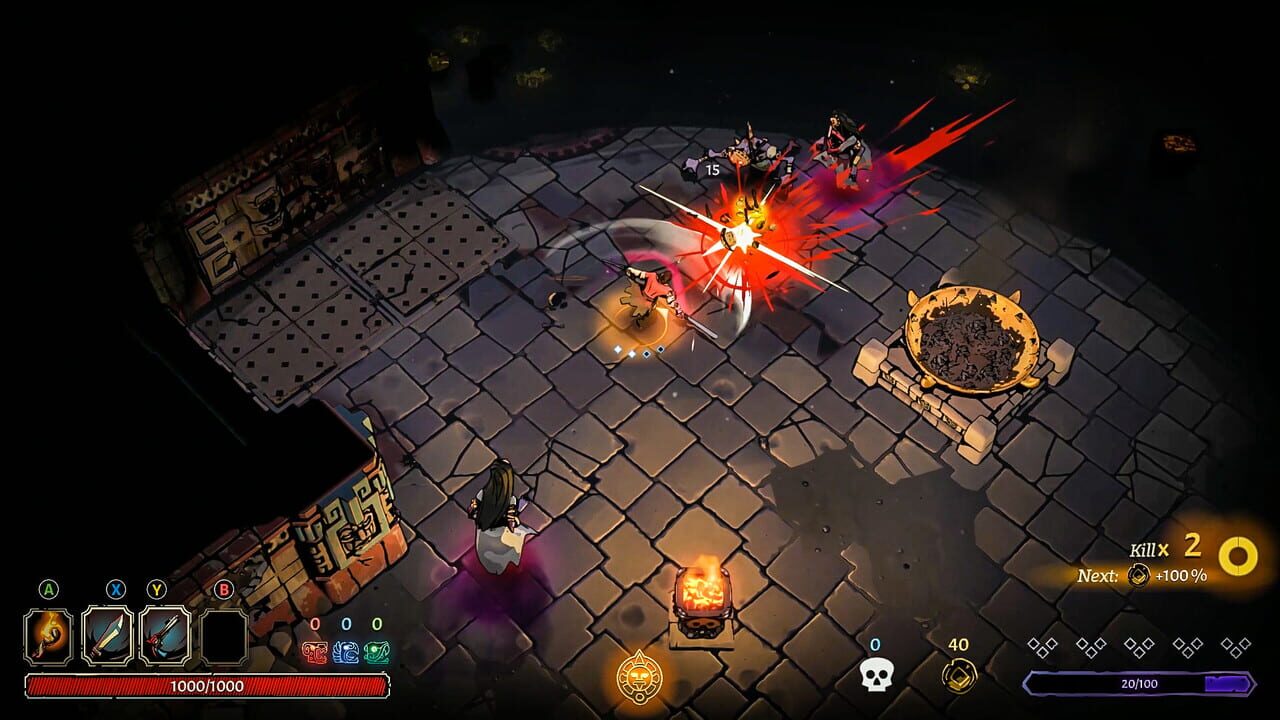Click the blue bird relic icon

(x=347, y=650)
